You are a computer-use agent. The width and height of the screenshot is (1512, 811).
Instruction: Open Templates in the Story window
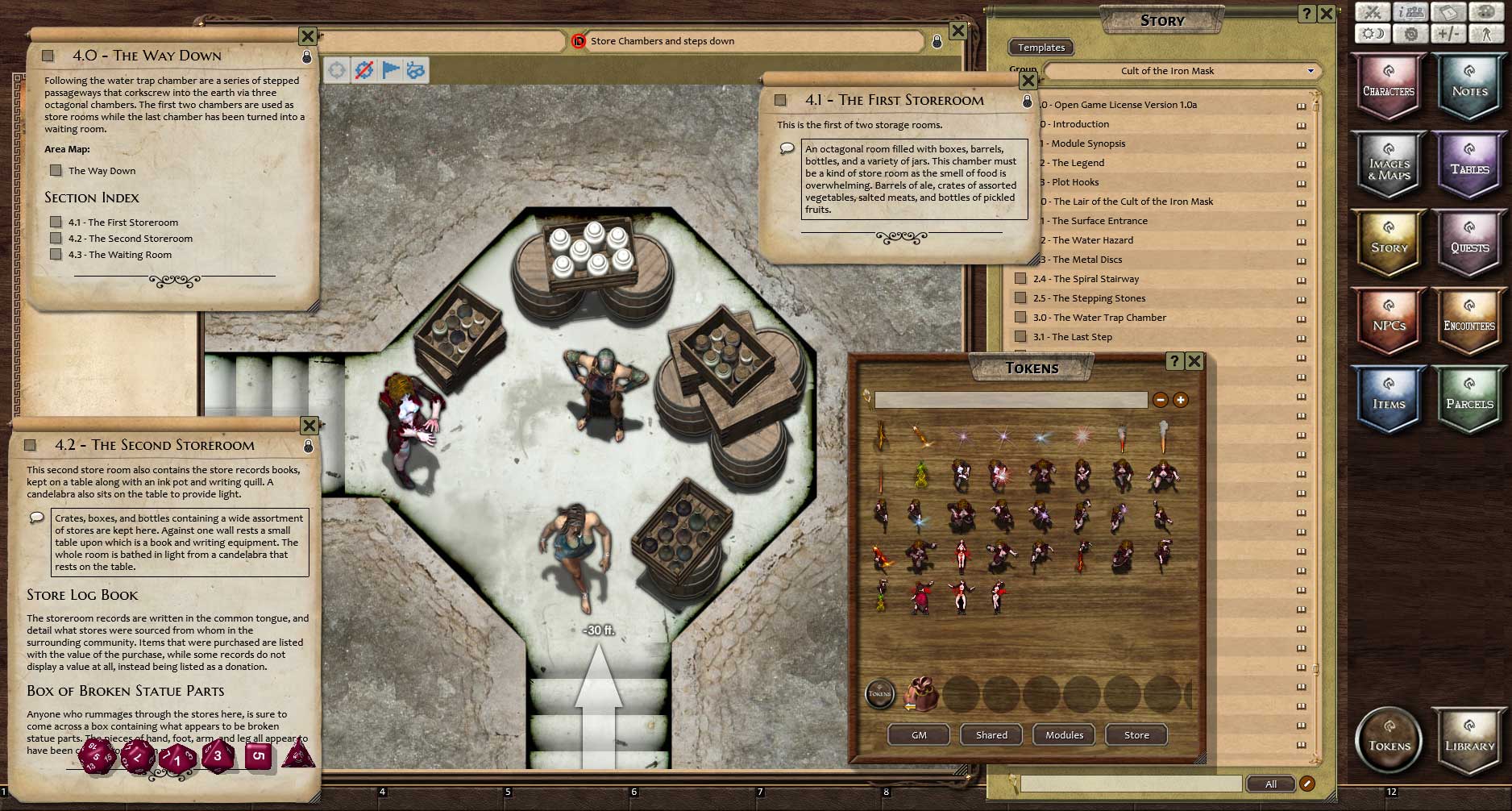[x=1041, y=48]
